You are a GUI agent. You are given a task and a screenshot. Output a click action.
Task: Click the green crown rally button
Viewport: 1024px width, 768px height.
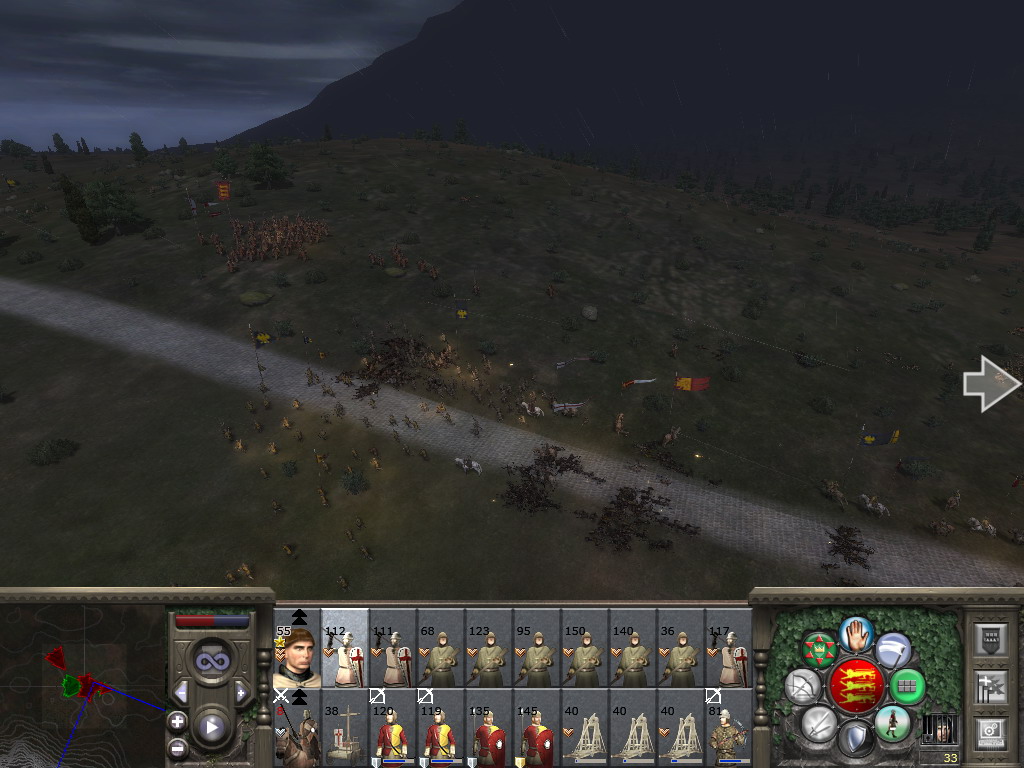click(820, 650)
